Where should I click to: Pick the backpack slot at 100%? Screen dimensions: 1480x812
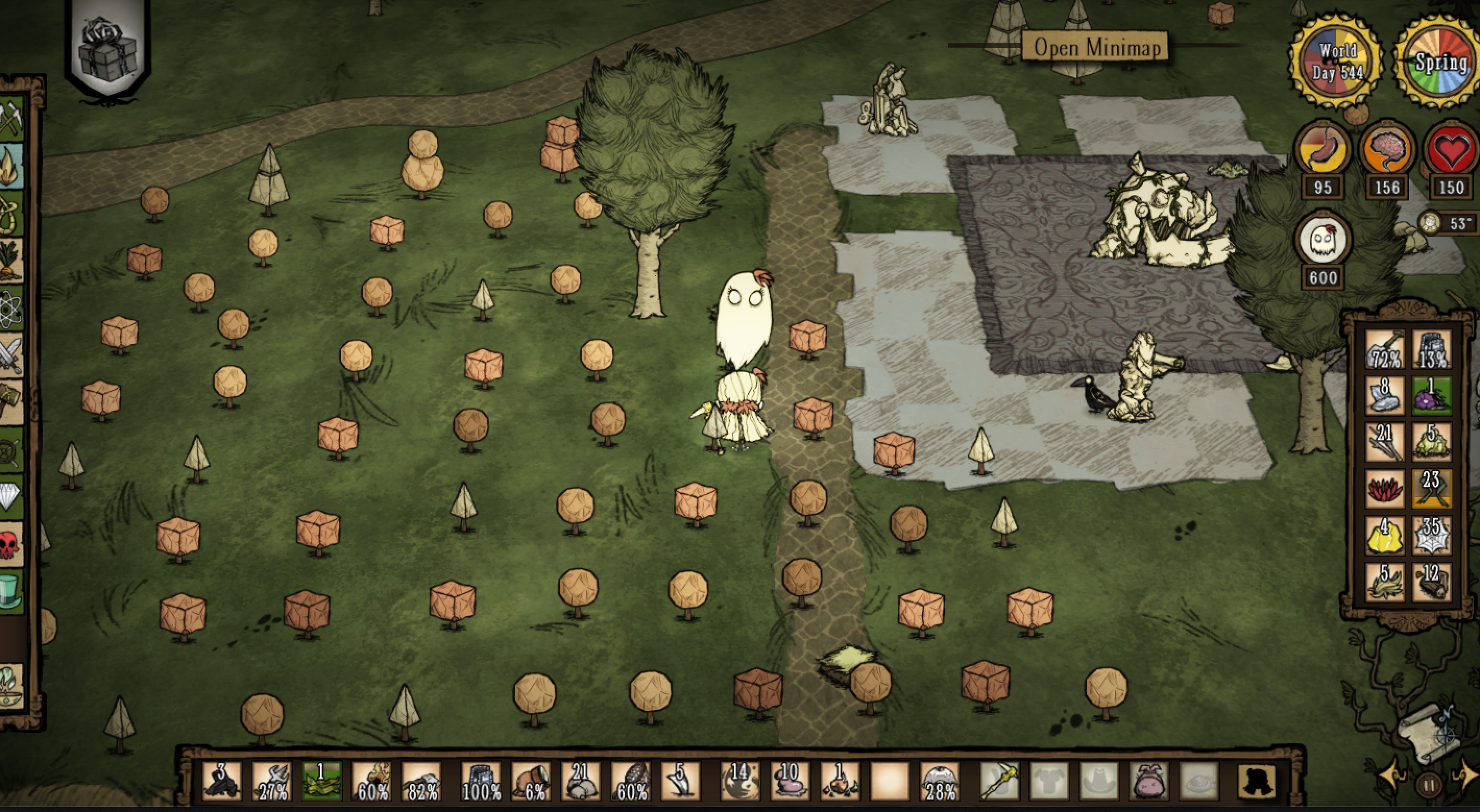coord(481,781)
